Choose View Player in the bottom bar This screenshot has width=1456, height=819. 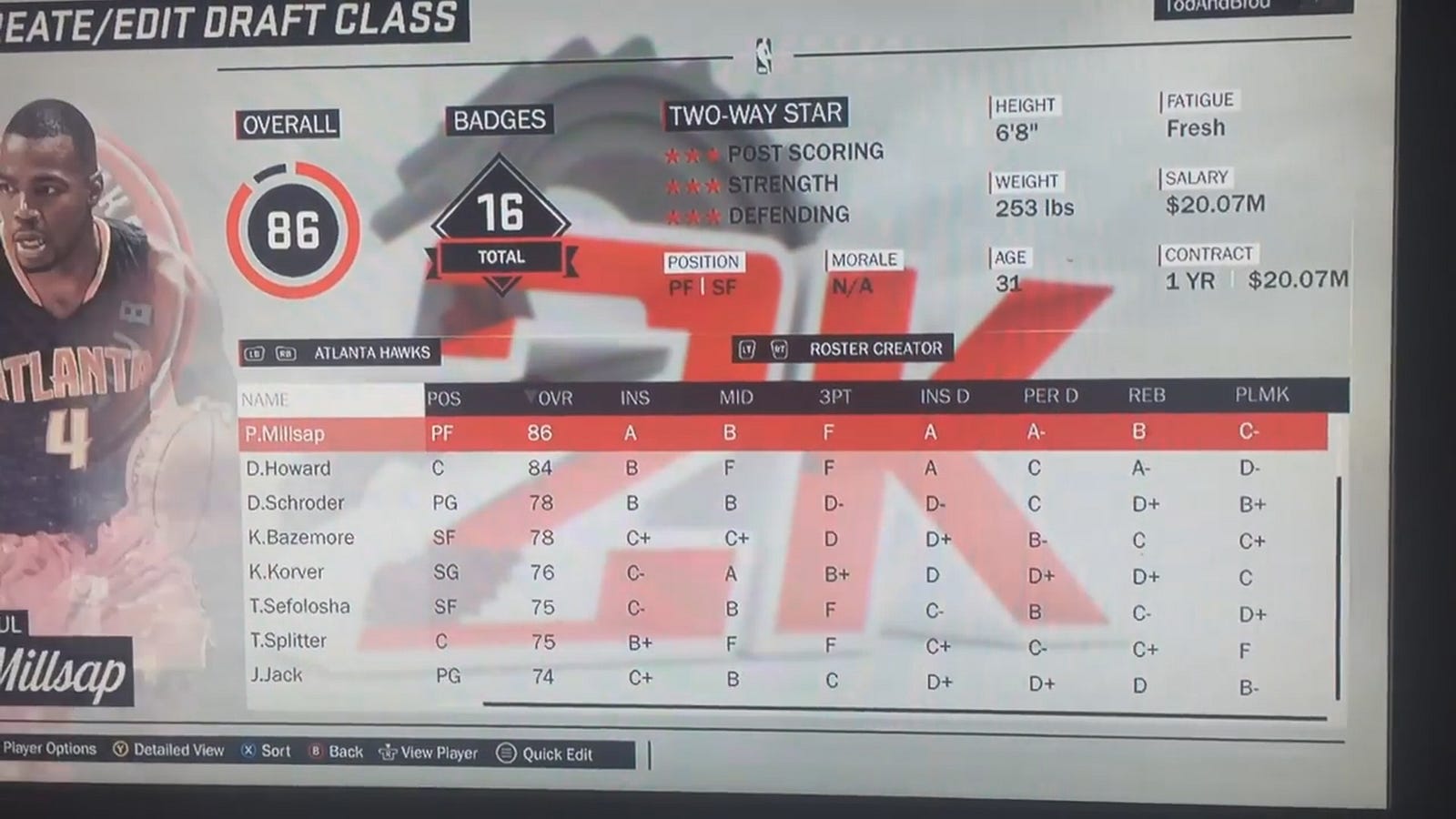pyautogui.click(x=429, y=753)
